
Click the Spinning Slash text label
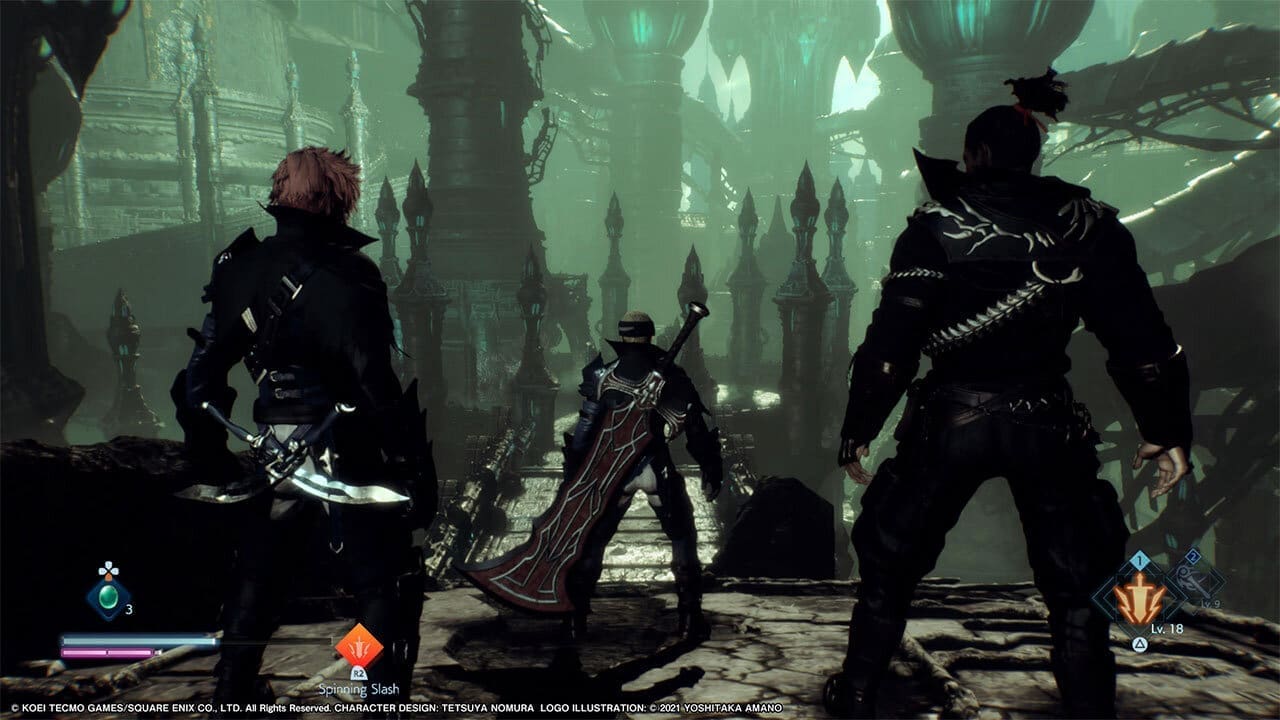358,689
